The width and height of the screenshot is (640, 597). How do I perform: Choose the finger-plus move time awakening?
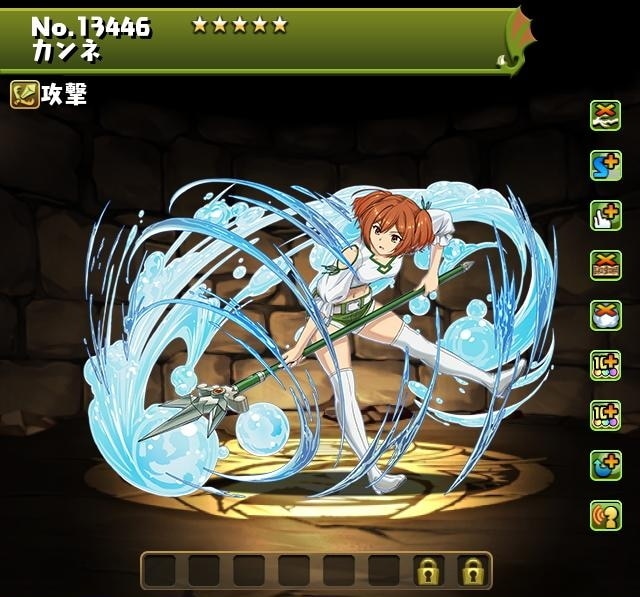[x=605, y=213]
